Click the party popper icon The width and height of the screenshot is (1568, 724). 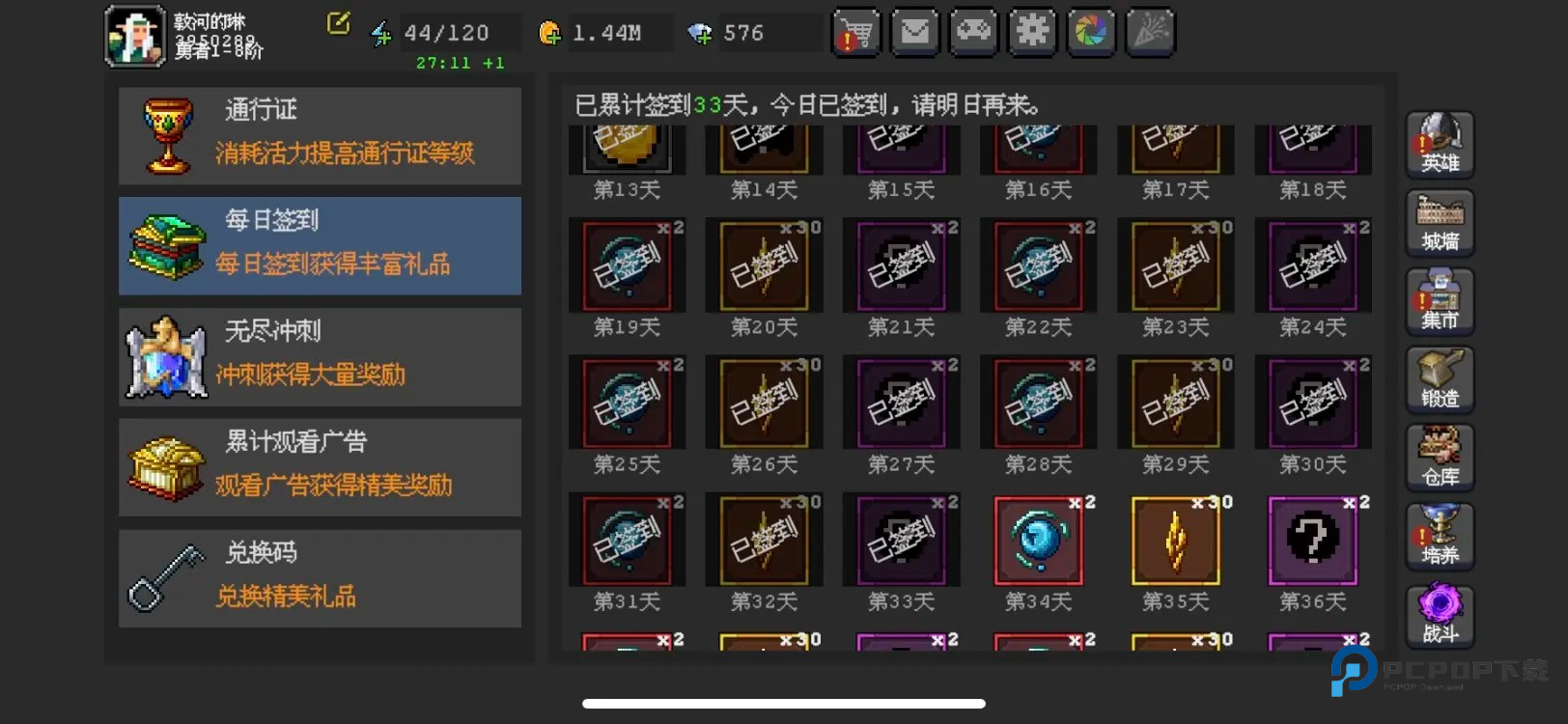[1150, 33]
